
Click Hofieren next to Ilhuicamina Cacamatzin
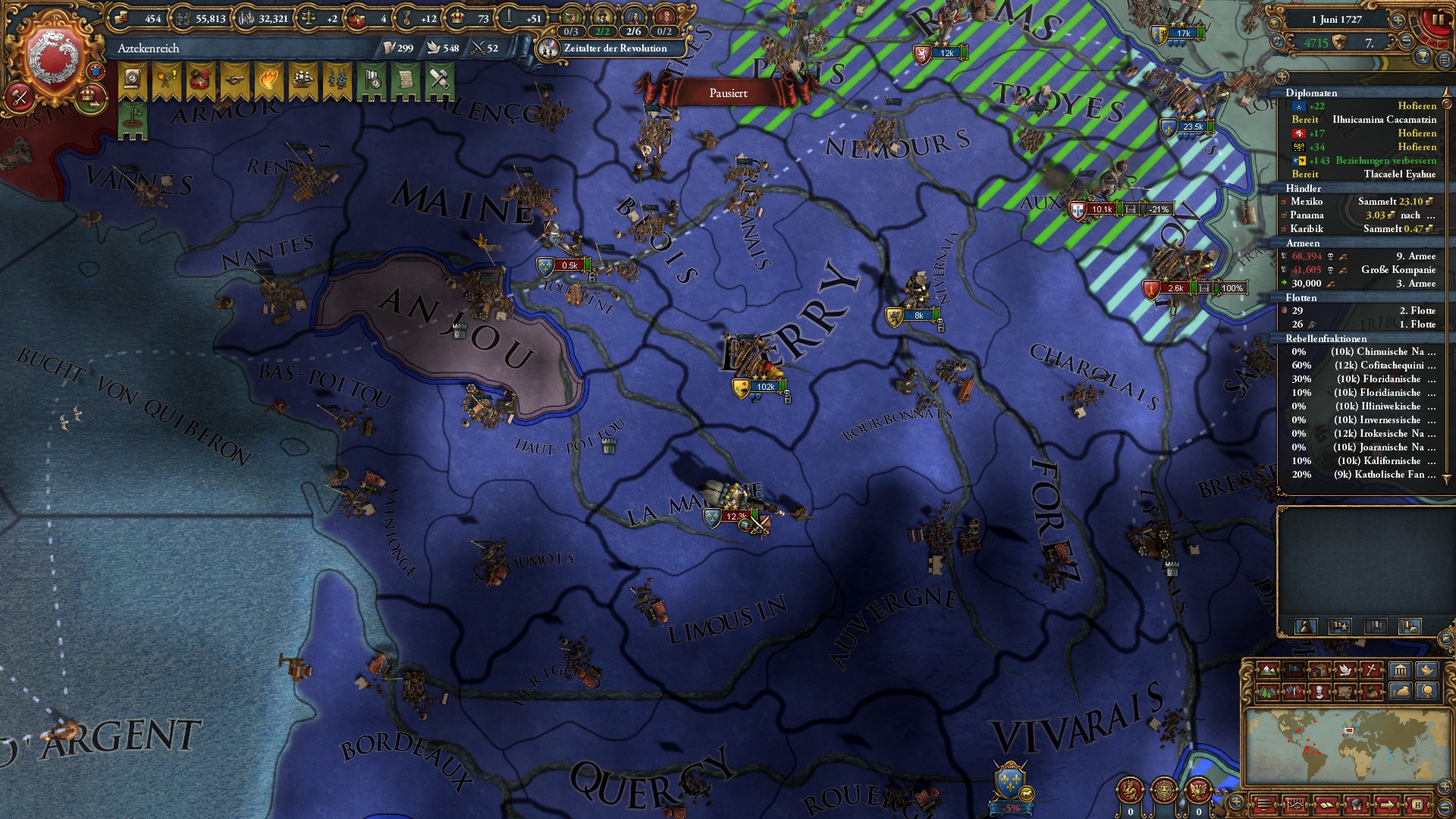pos(1418,106)
